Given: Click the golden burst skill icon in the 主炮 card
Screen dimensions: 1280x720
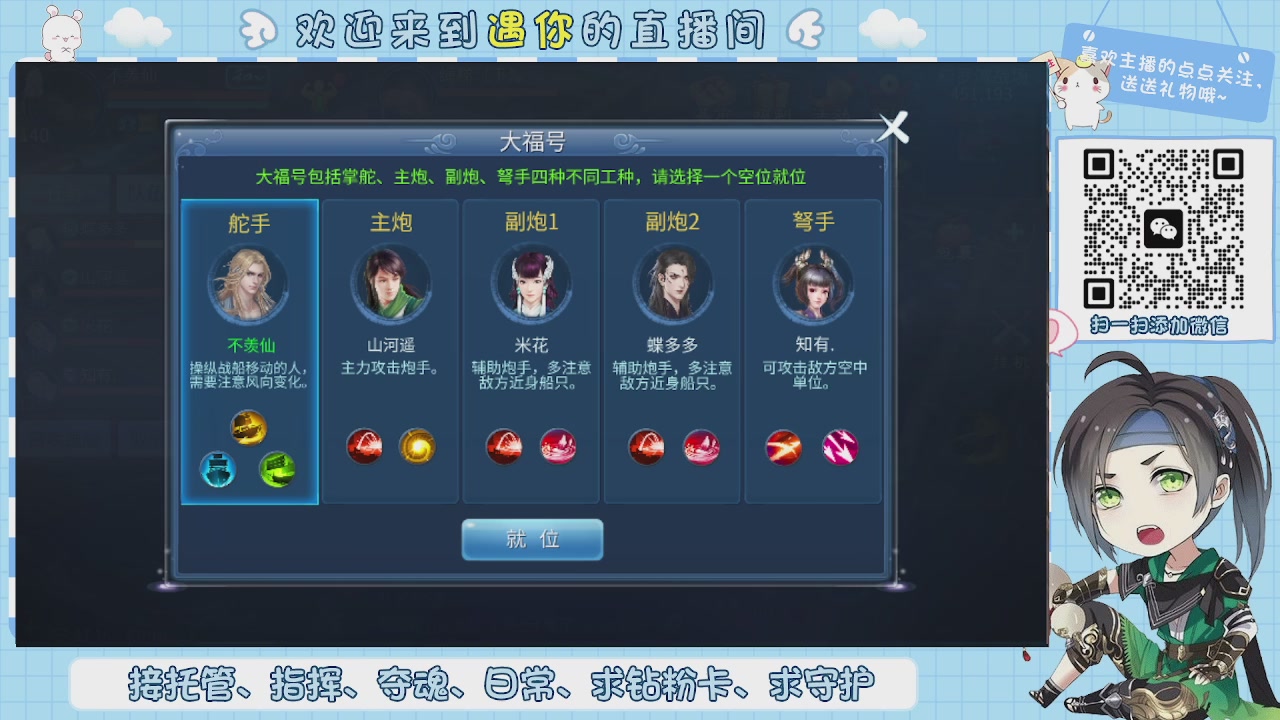Looking at the screenshot, I should (419, 448).
